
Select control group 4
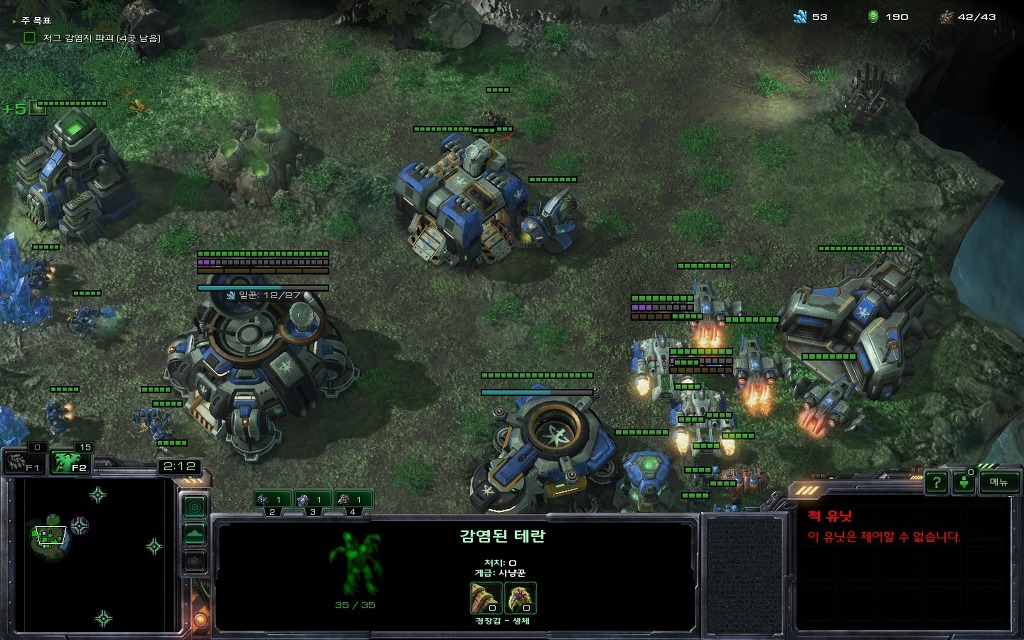point(353,499)
